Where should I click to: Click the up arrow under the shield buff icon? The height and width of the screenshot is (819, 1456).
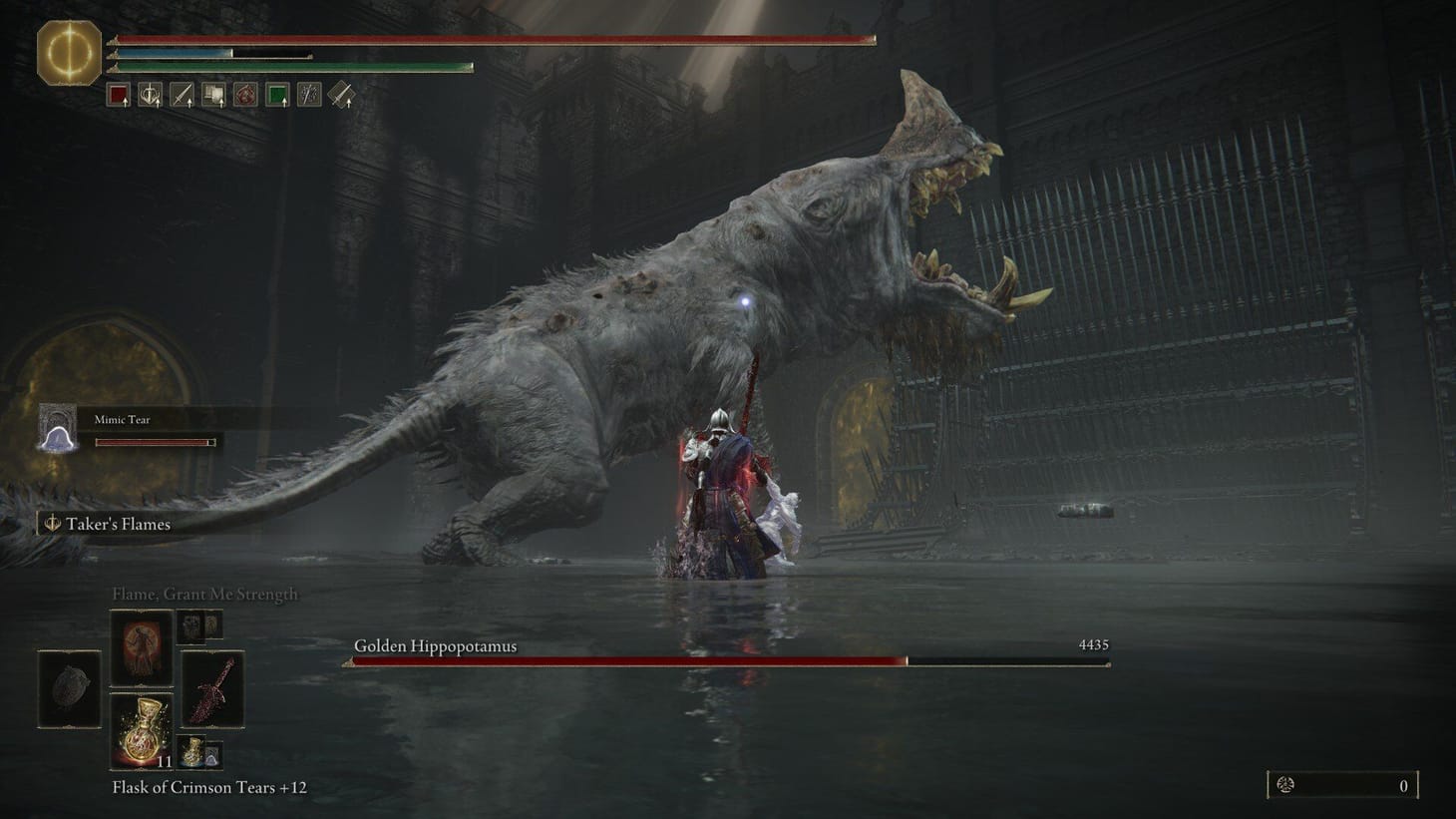(x=158, y=102)
